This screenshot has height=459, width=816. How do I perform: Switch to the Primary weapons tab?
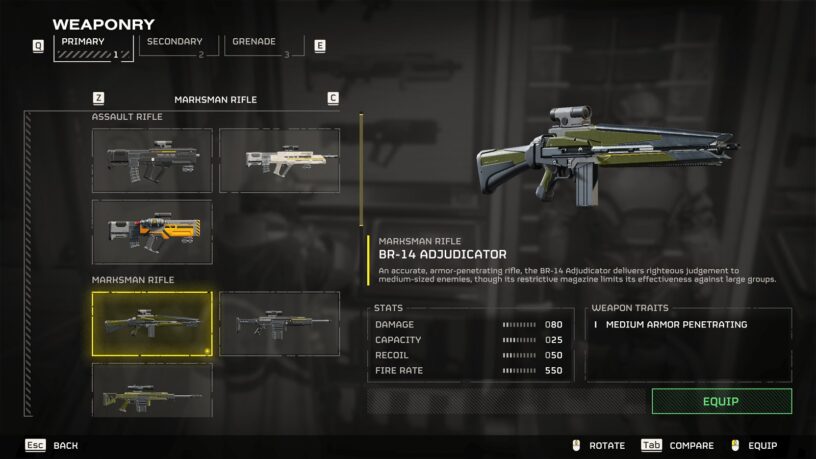point(93,48)
